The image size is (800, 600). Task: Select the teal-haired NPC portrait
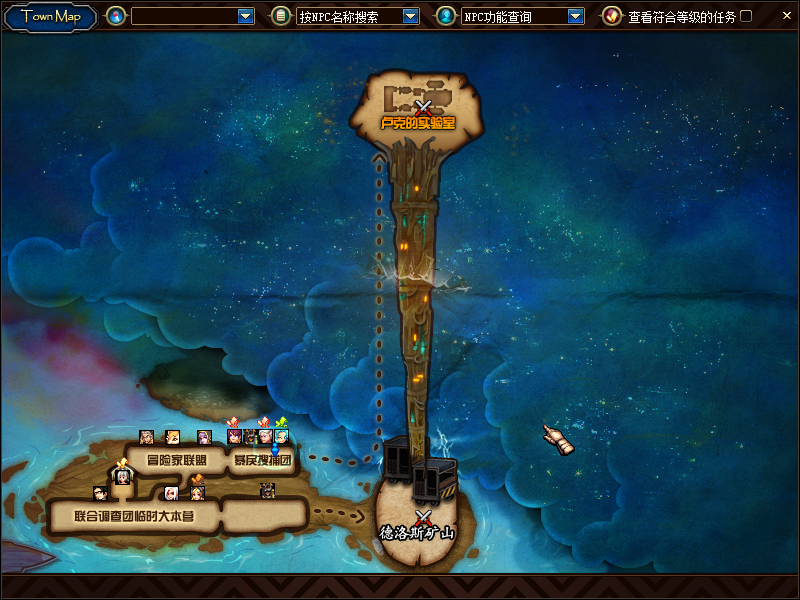(281, 437)
